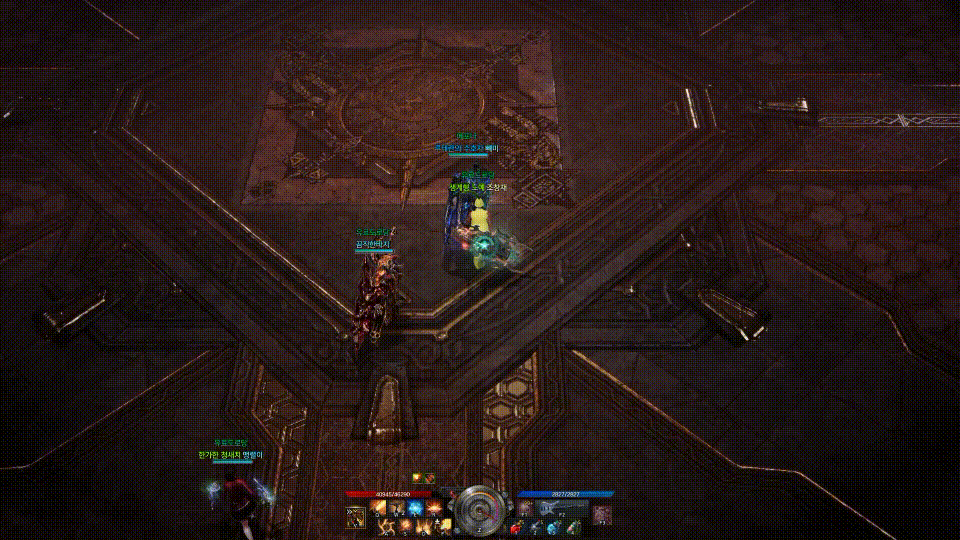960x540 pixels.
Task: Use the S skill explosion icon
Action: 408,526
